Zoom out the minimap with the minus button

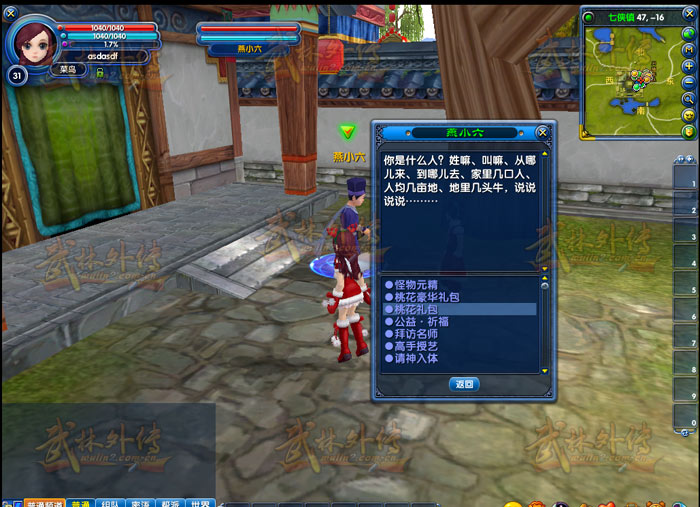click(x=688, y=82)
